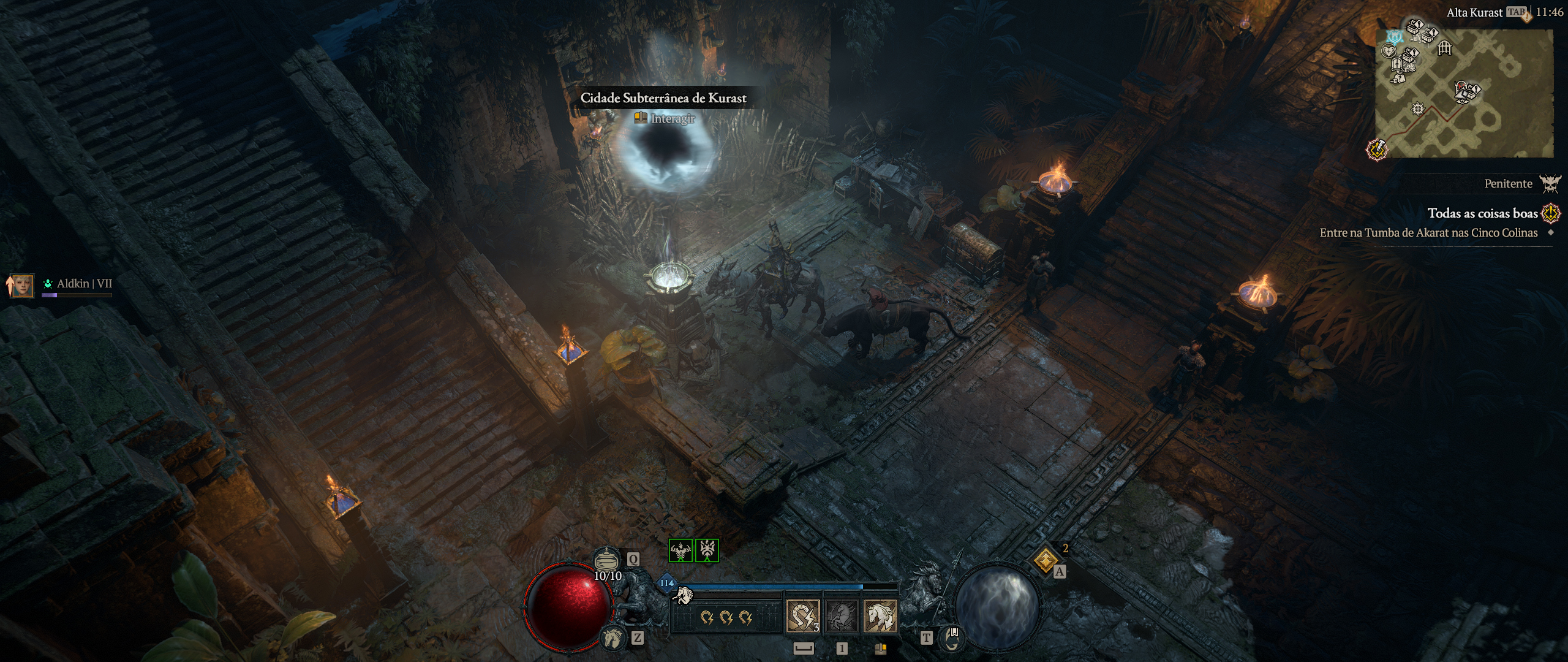Open the golden unspent points diamond icon
The width and height of the screenshot is (1568, 662).
point(1046,559)
